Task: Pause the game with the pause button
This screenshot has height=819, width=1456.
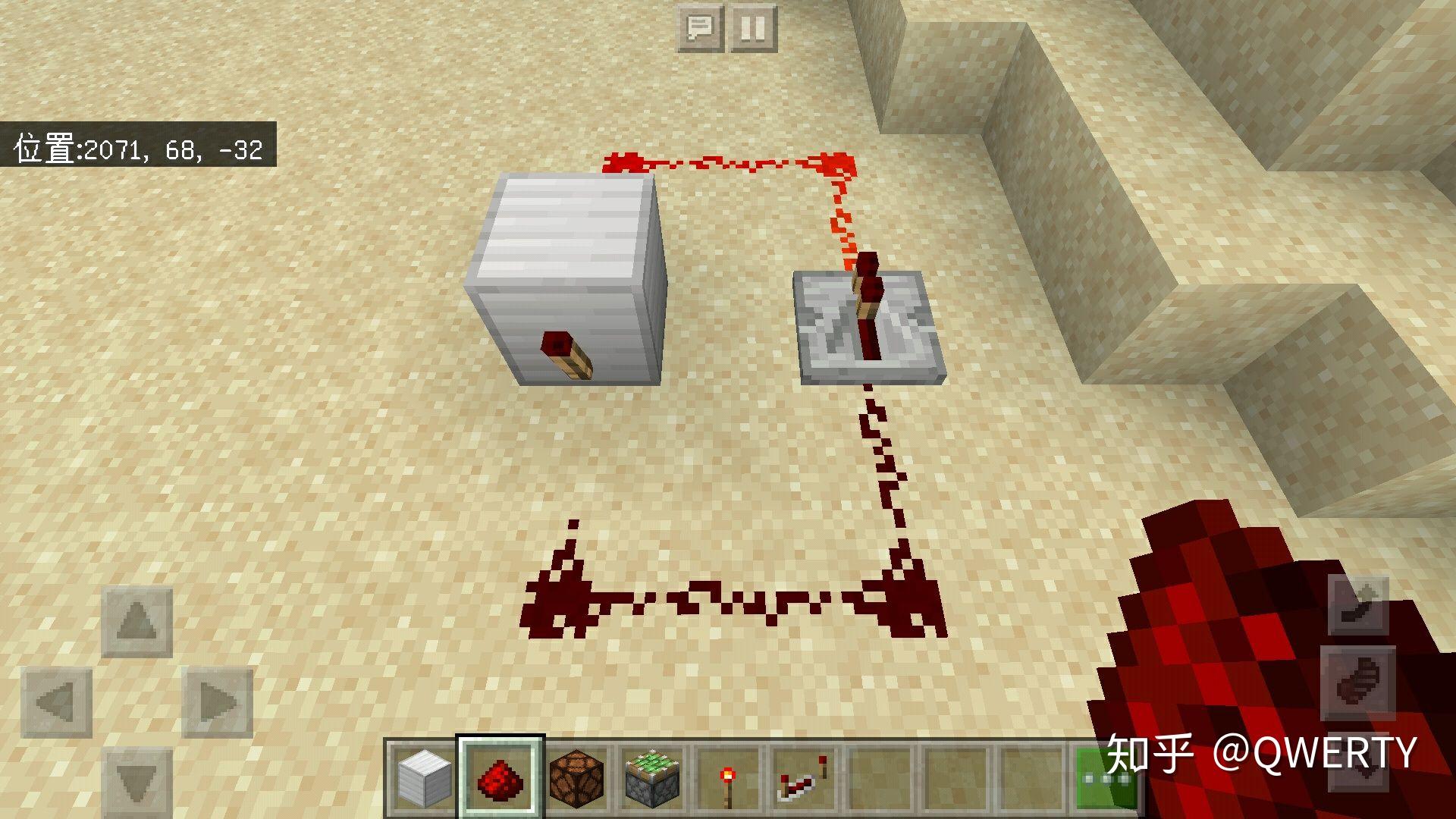Action: [x=752, y=29]
